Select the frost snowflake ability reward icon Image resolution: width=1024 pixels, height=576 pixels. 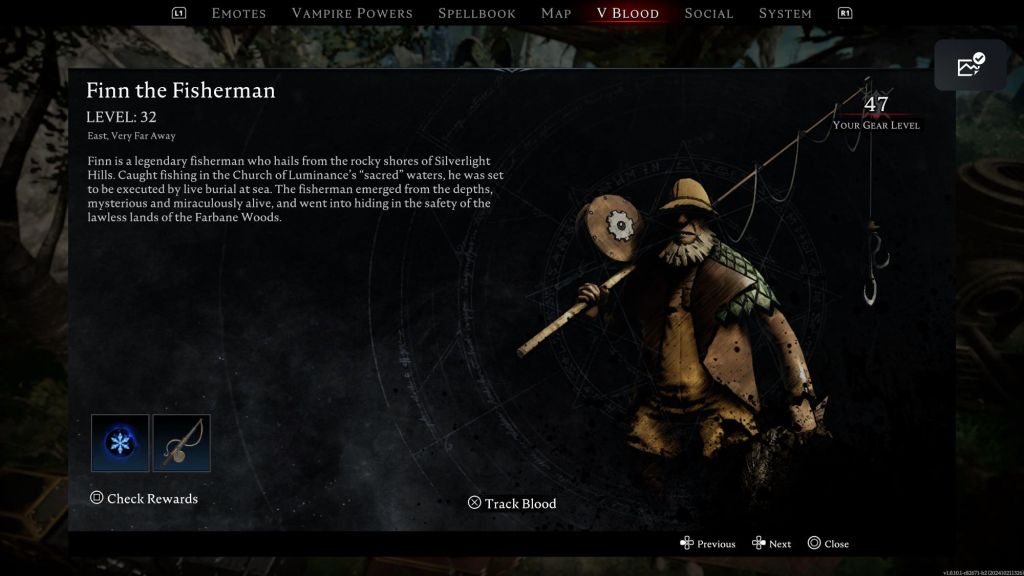tap(120, 443)
